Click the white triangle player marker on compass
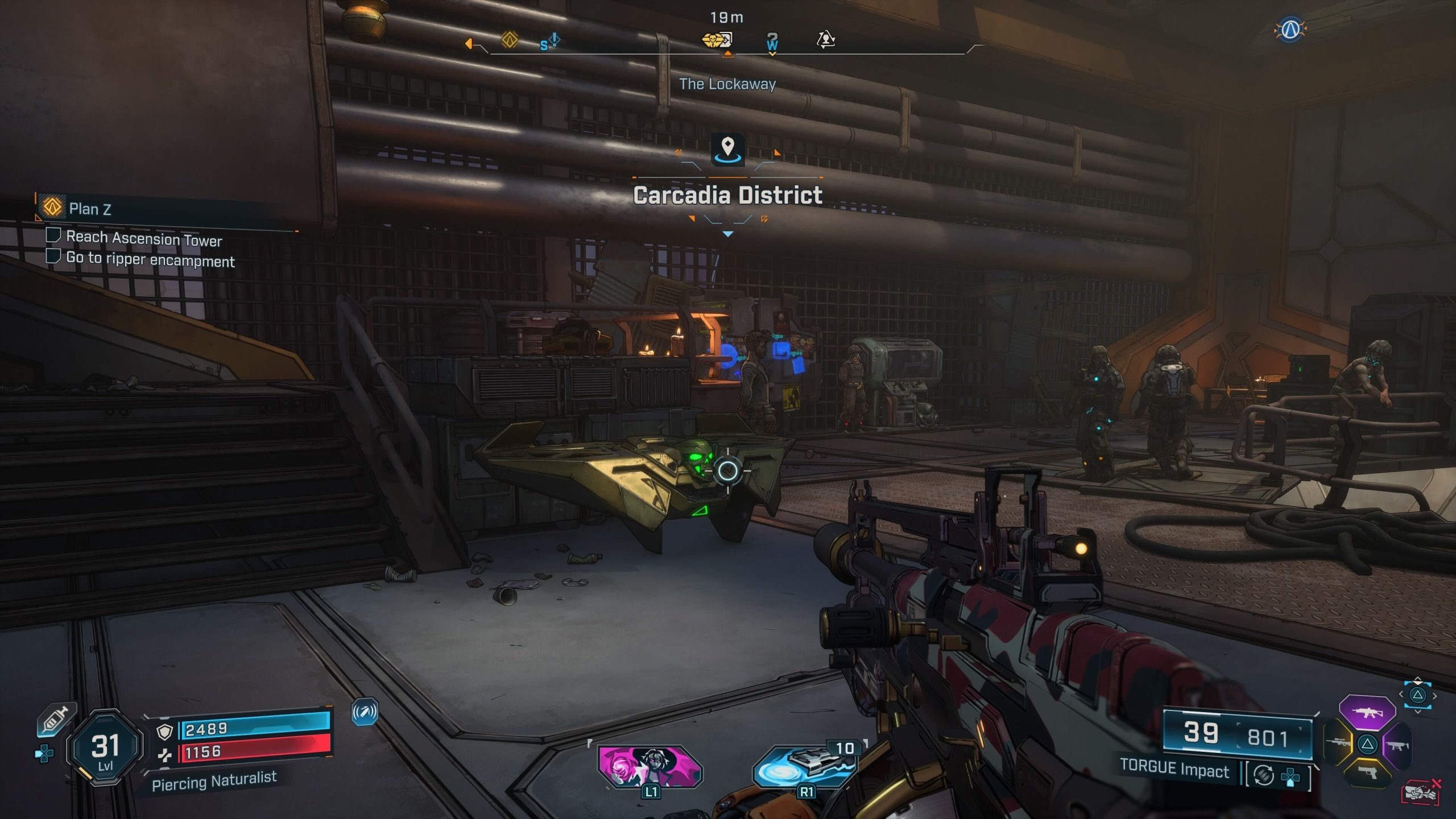 (x=825, y=39)
